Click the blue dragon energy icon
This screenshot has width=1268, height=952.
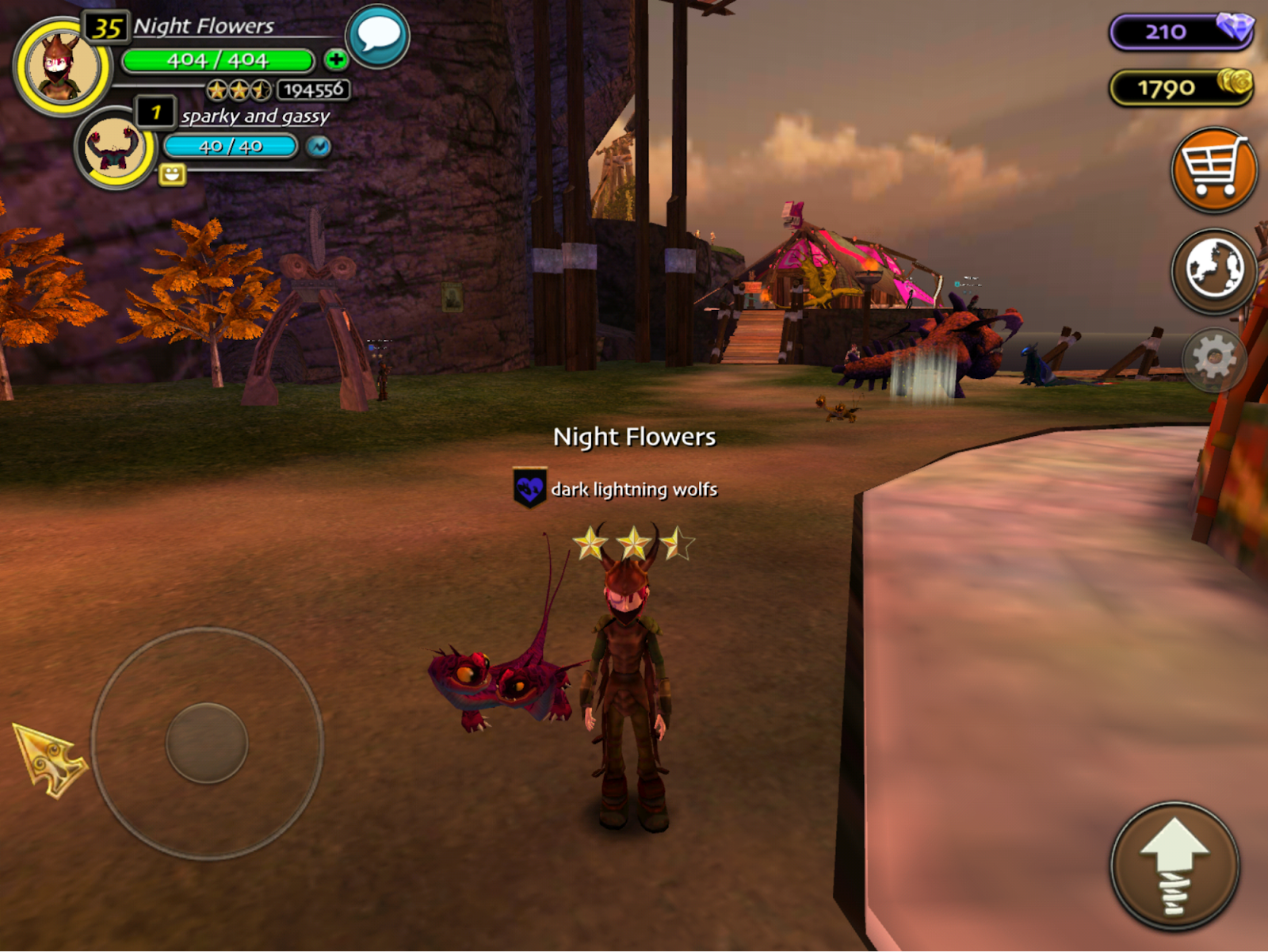pos(319,147)
